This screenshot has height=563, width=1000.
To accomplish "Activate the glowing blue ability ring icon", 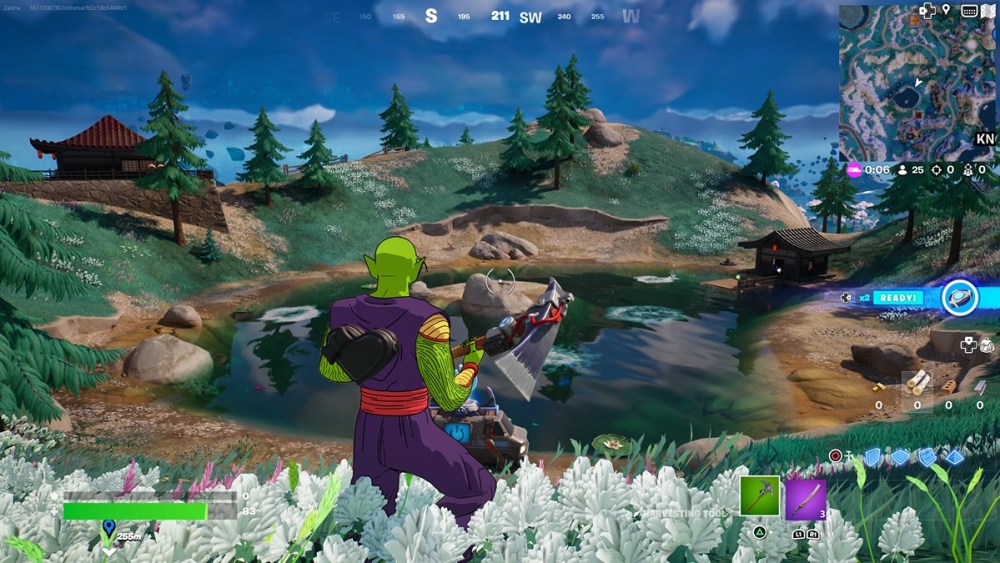I will tap(962, 297).
